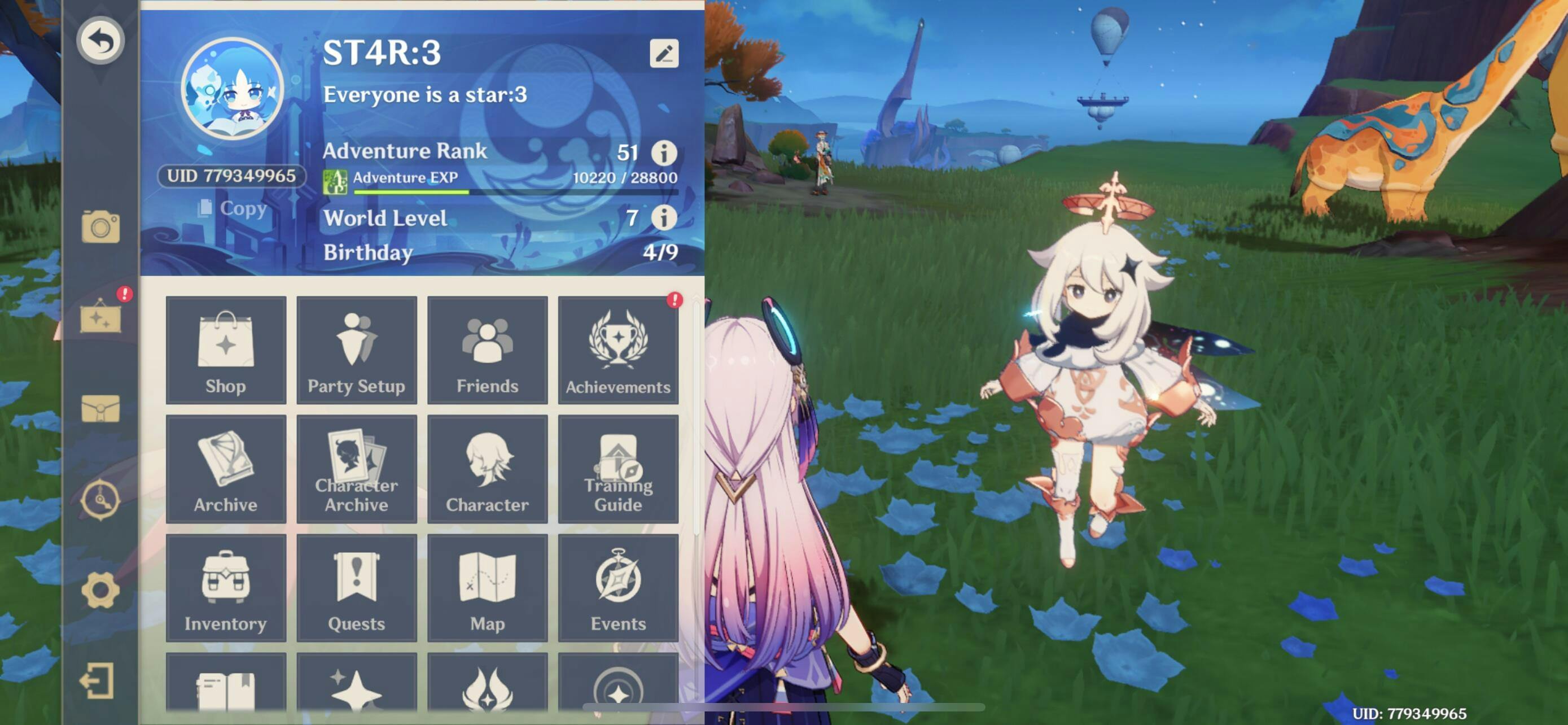Show Adventure Rank info
The image size is (1568, 725).
[663, 152]
